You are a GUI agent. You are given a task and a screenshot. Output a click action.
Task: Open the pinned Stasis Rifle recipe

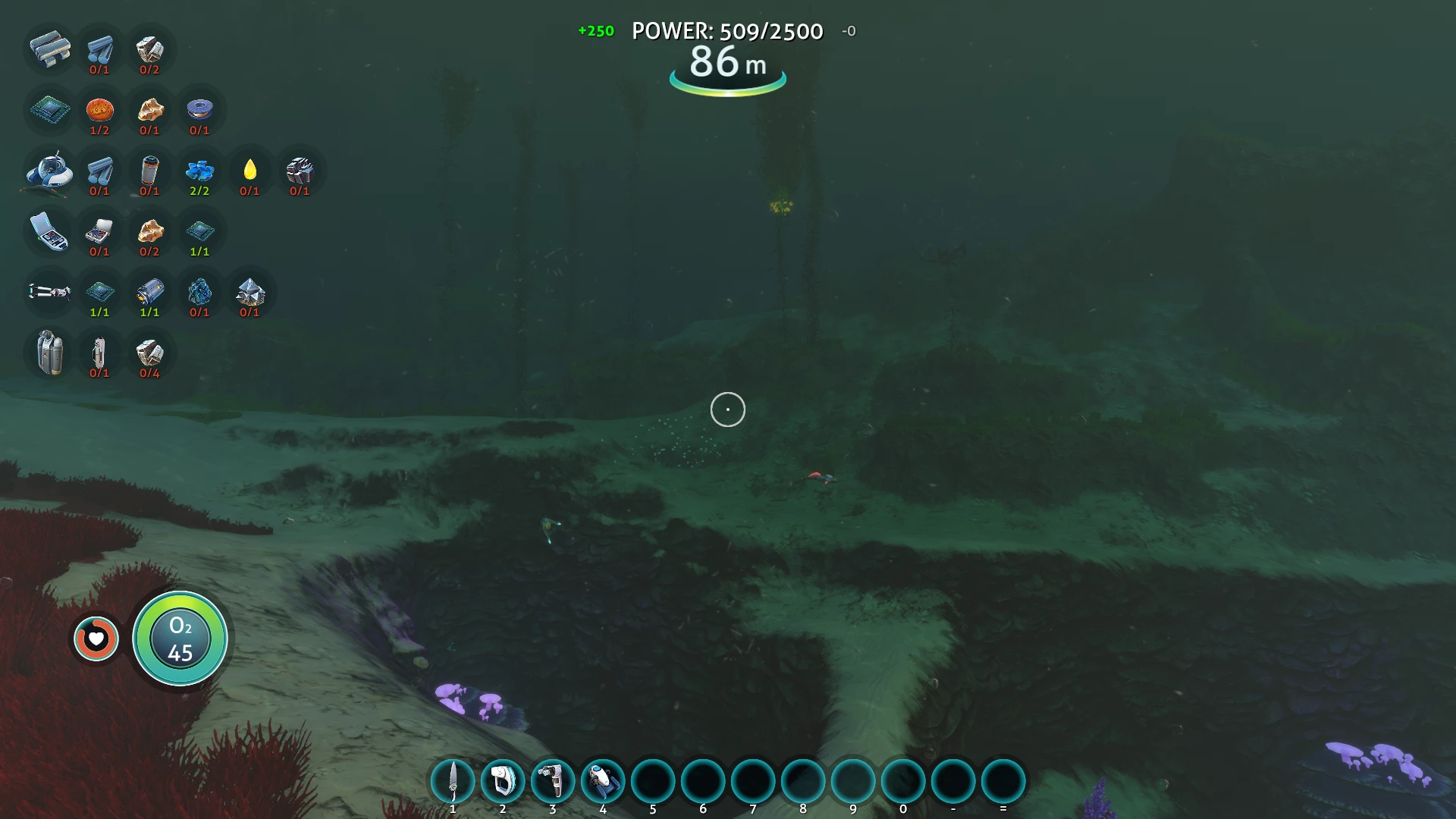(x=50, y=292)
